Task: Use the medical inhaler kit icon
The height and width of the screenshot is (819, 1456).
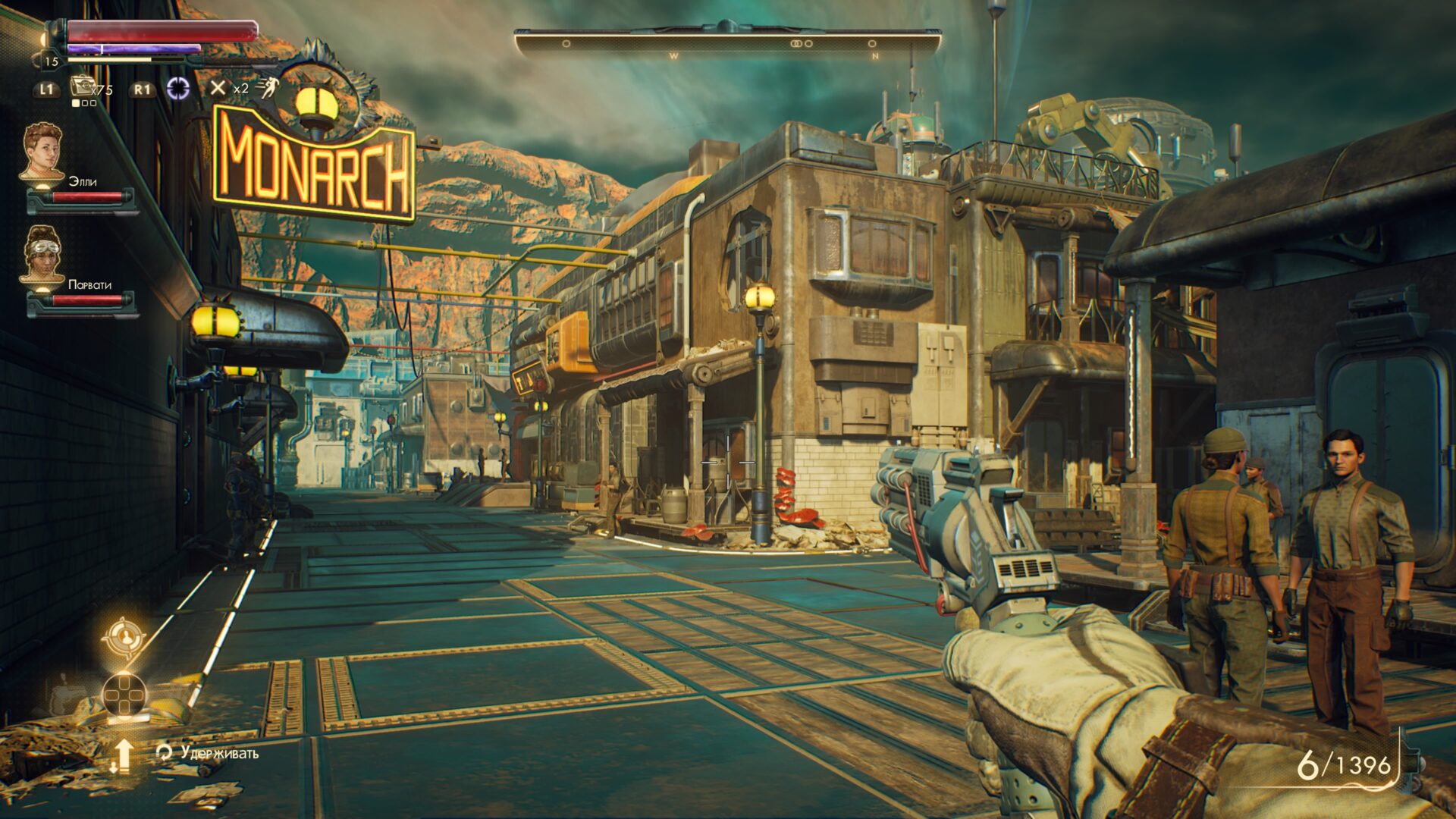Action: tap(80, 86)
